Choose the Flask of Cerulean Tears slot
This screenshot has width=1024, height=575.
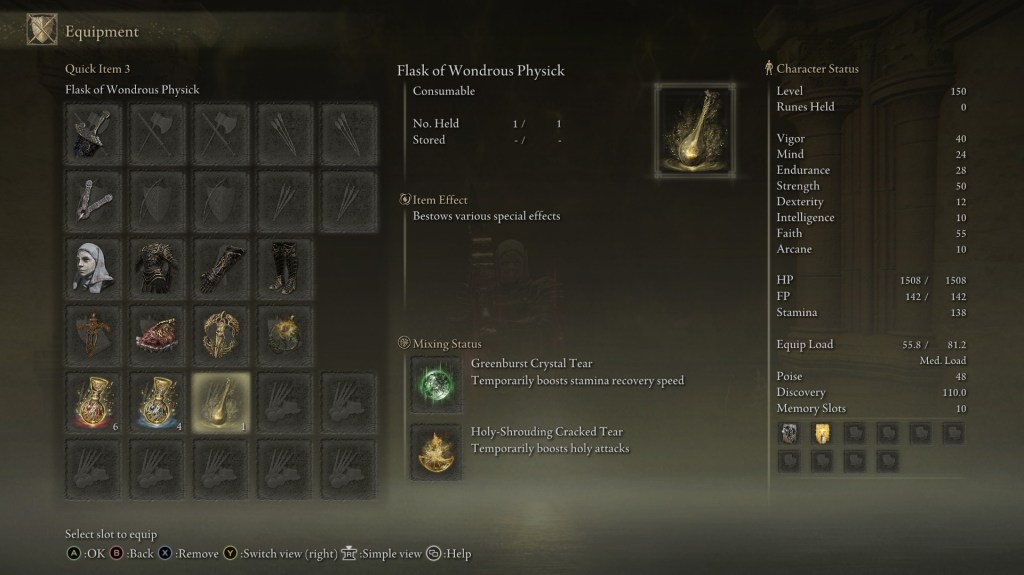[x=158, y=403]
